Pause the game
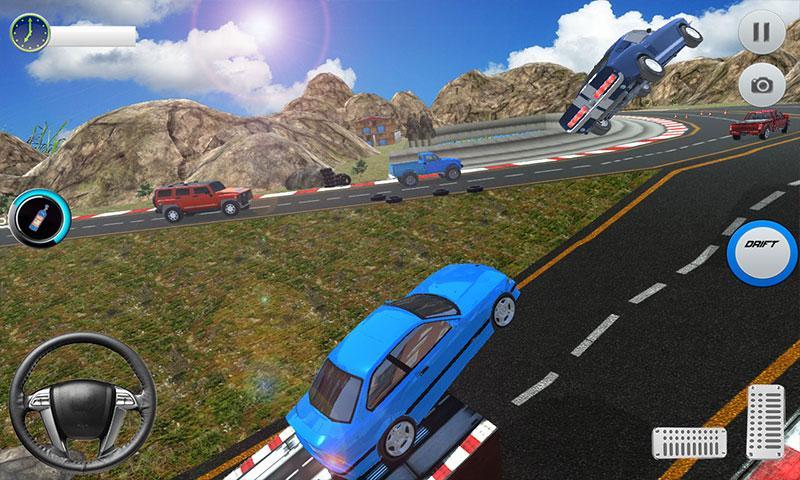The height and width of the screenshot is (480, 800). [x=761, y=31]
